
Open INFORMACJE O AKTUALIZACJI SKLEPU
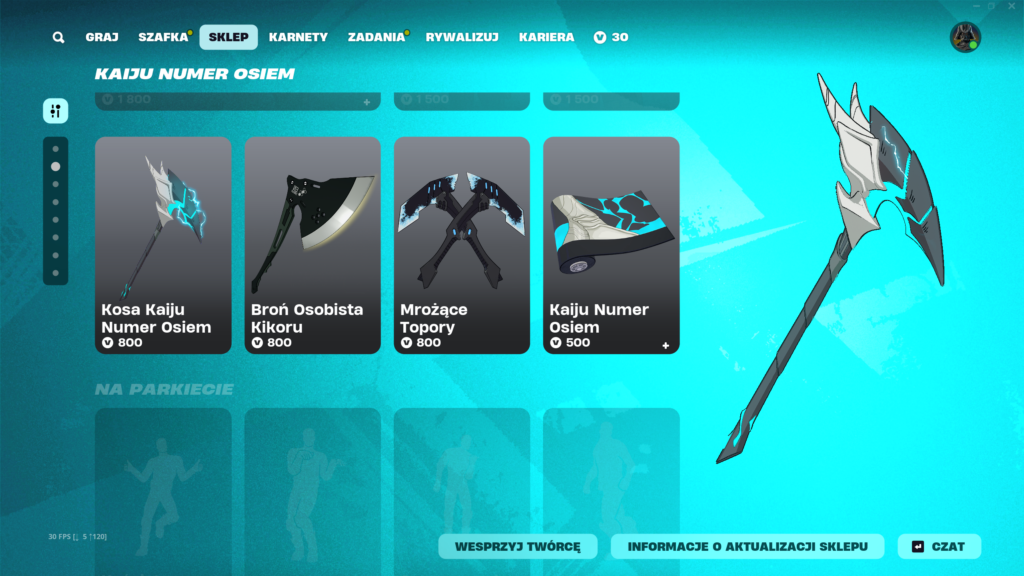[x=748, y=546]
